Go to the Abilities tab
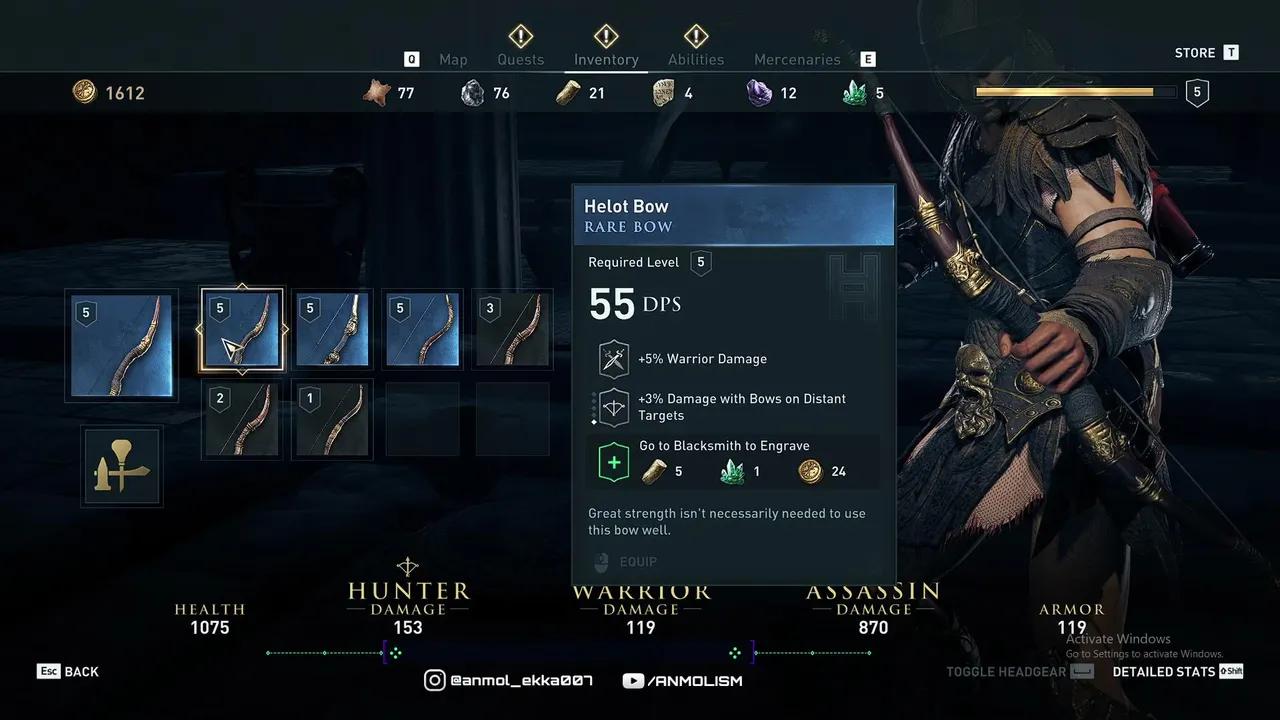The image size is (1280, 720). 696,59
